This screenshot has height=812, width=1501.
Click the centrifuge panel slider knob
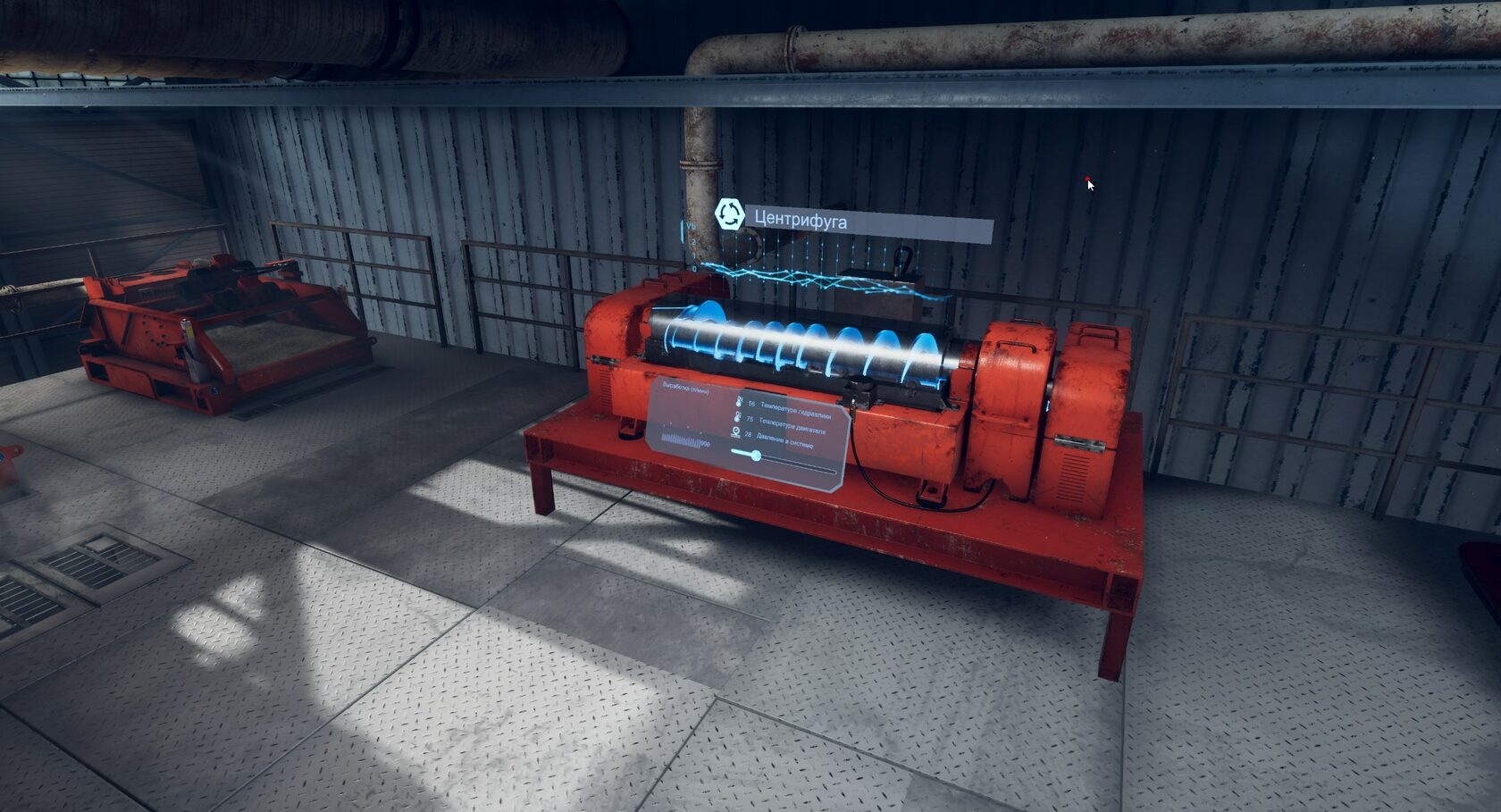pos(756,456)
